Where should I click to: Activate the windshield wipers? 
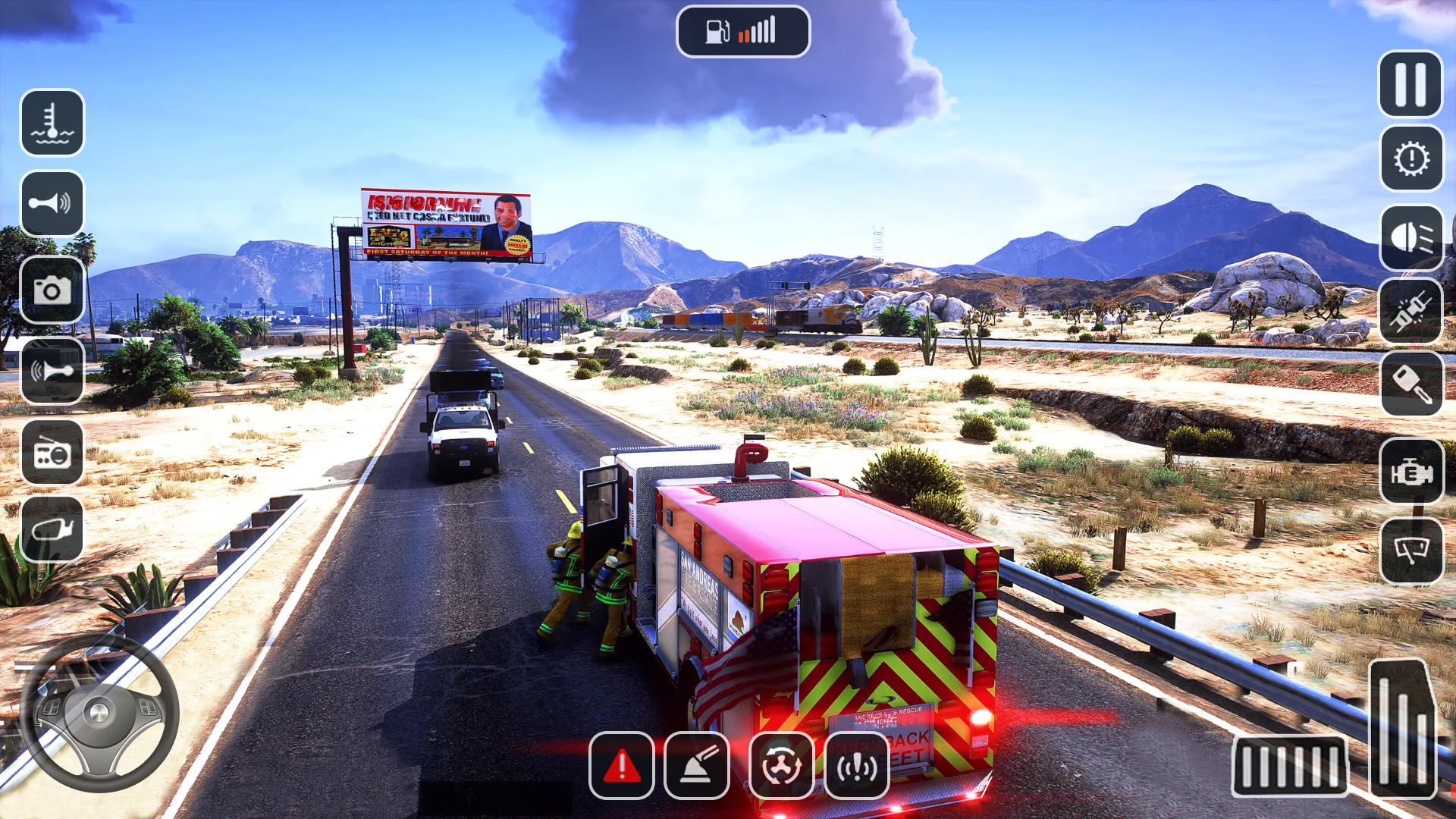[1411, 551]
